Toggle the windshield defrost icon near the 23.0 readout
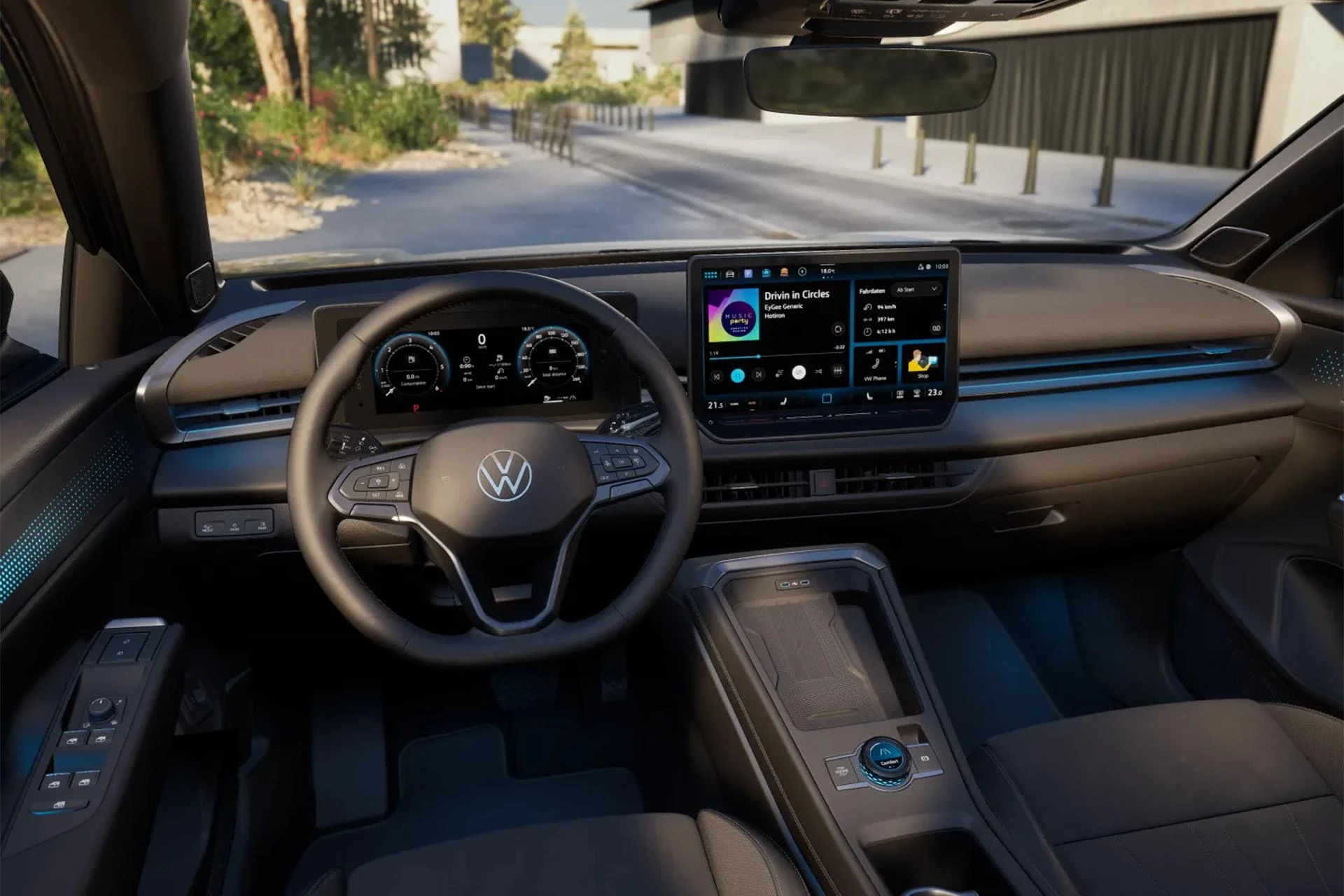The width and height of the screenshot is (1344, 896). pyautogui.click(x=918, y=393)
